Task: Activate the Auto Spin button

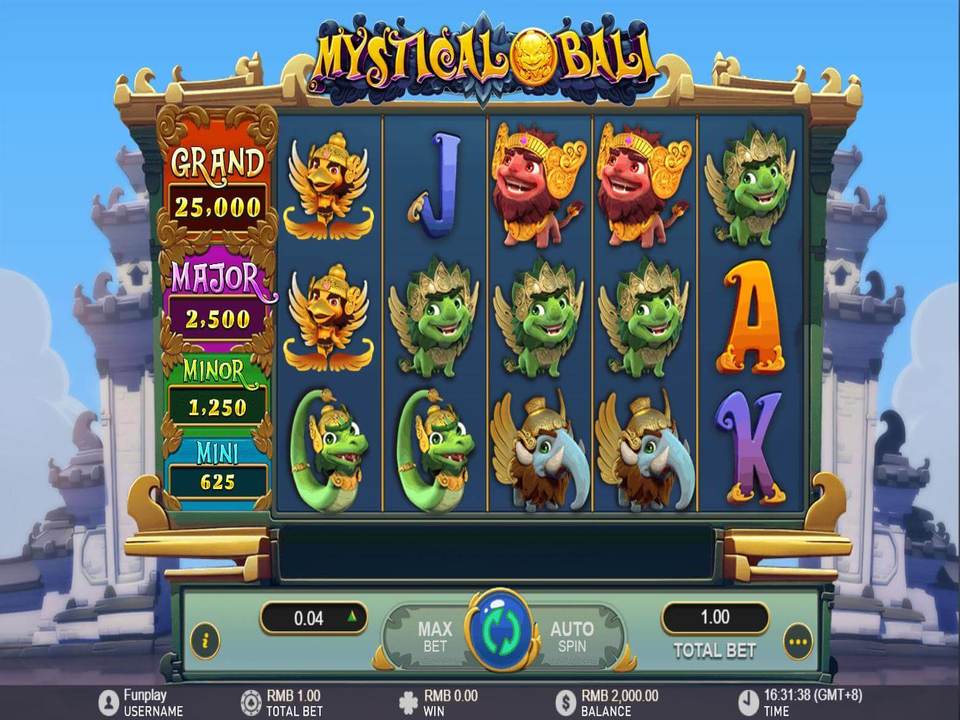Action: [572, 636]
